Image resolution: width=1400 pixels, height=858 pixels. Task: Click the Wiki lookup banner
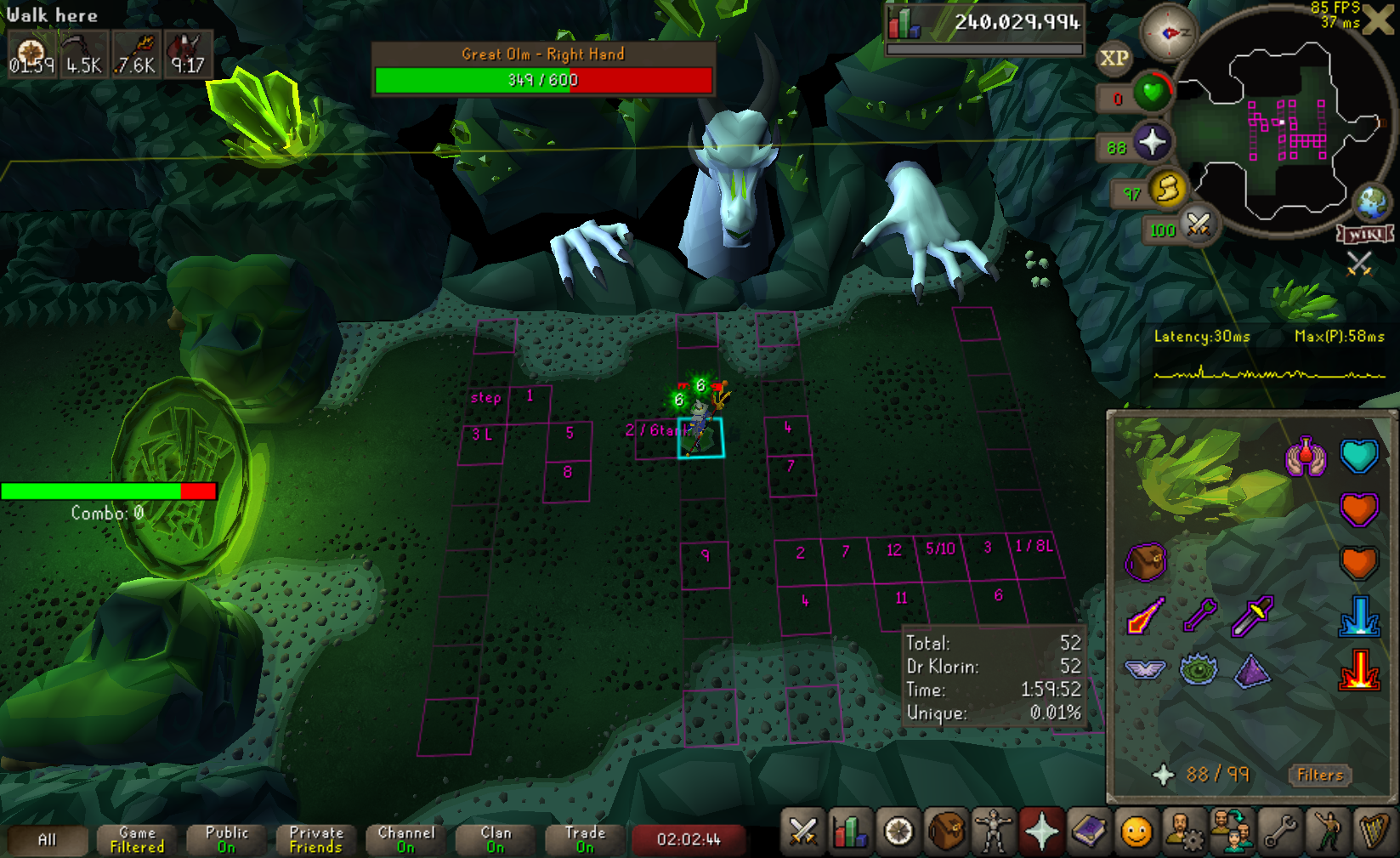1364,234
